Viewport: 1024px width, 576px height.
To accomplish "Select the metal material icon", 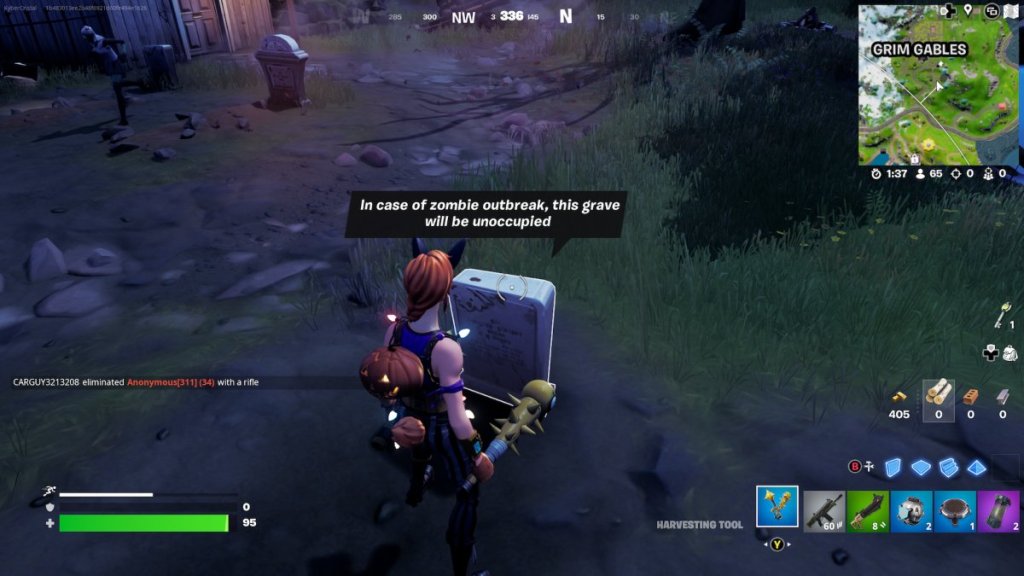I will pos(1003,396).
